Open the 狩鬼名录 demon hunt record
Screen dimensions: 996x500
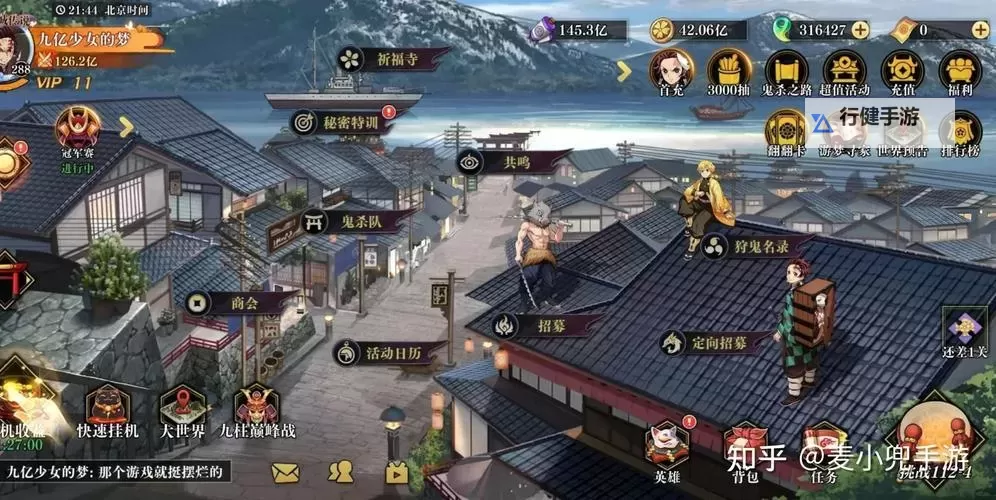click(757, 245)
